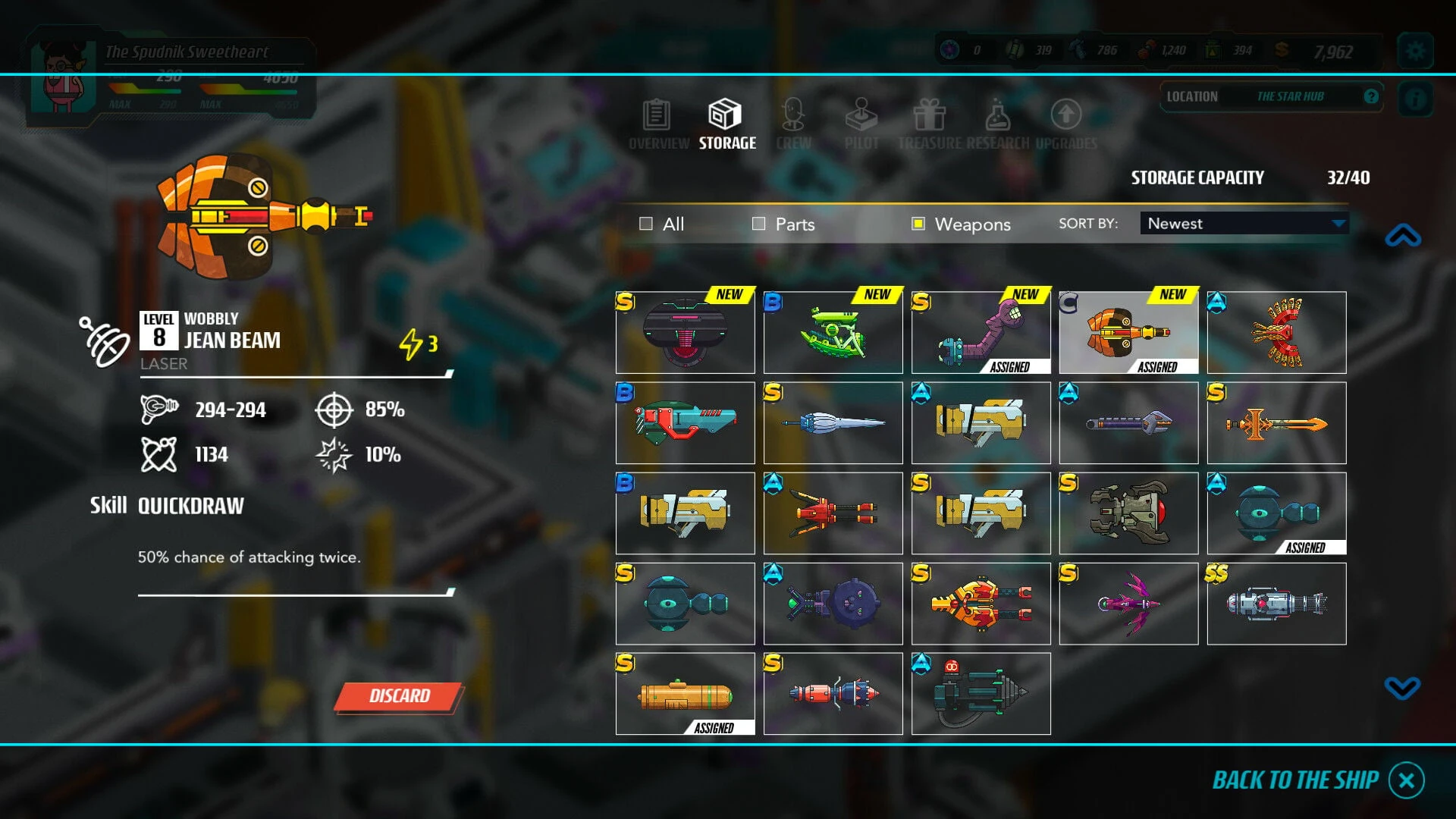This screenshot has width=1456, height=819.
Task: Open the Crew tab
Action: tap(793, 125)
